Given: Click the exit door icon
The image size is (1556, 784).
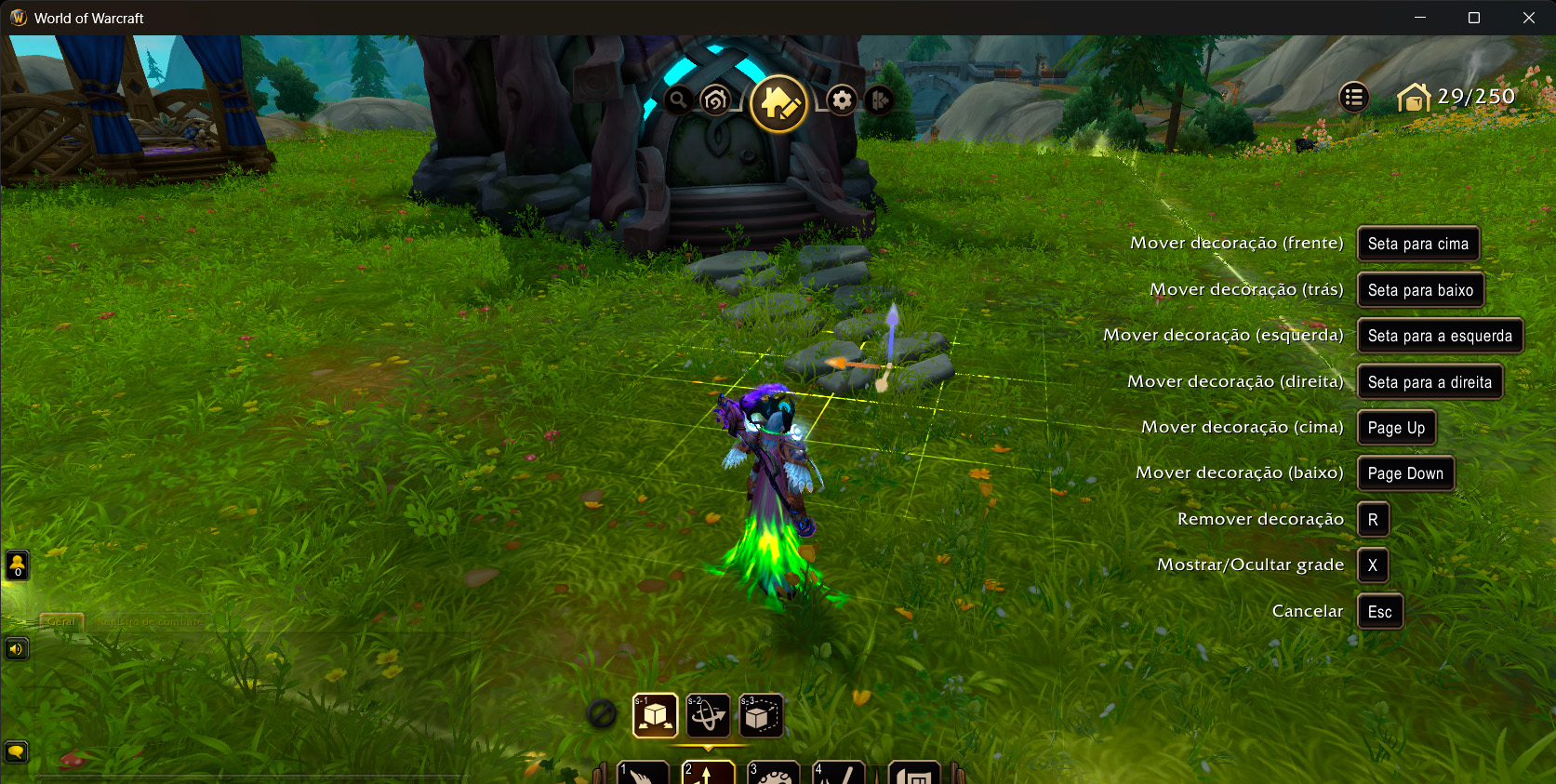Looking at the screenshot, I should [x=879, y=100].
